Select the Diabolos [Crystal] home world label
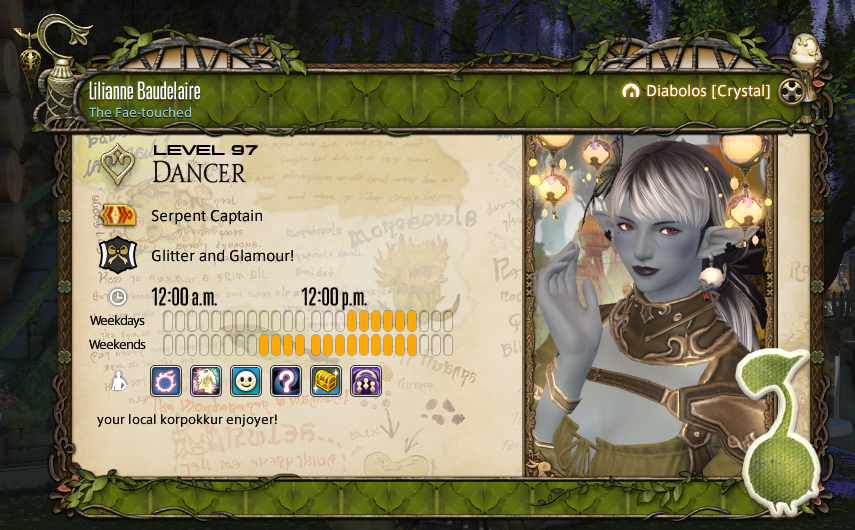The width and height of the screenshot is (855, 530). (696, 91)
